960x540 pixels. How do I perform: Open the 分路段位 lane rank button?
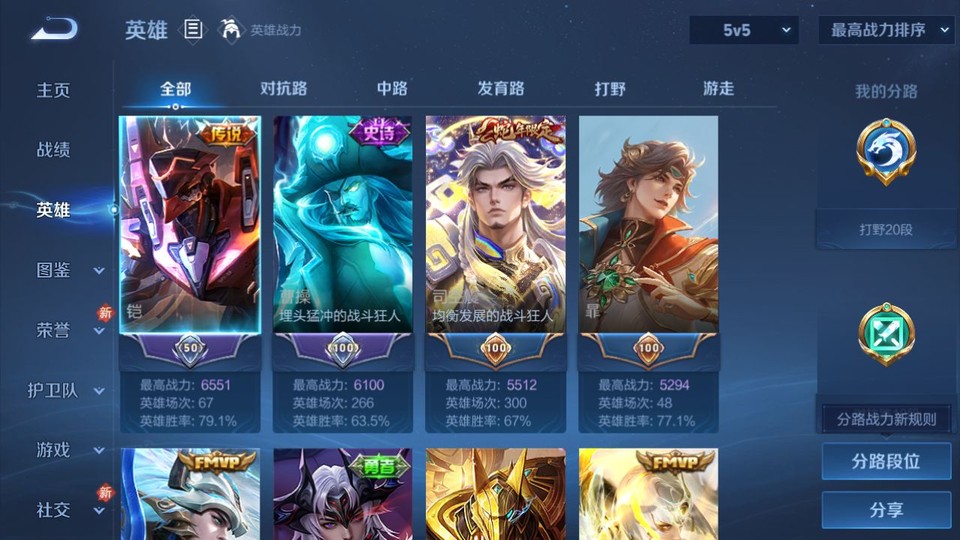point(886,462)
